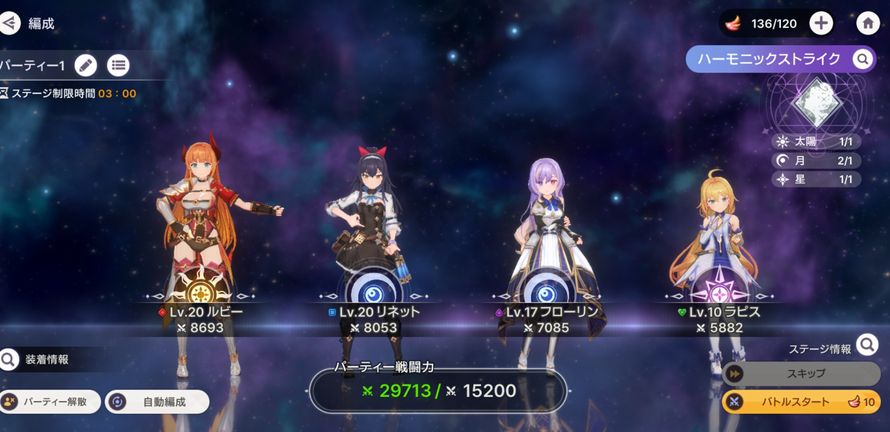
Task: Go back from the formation screen
Action: 9,22
